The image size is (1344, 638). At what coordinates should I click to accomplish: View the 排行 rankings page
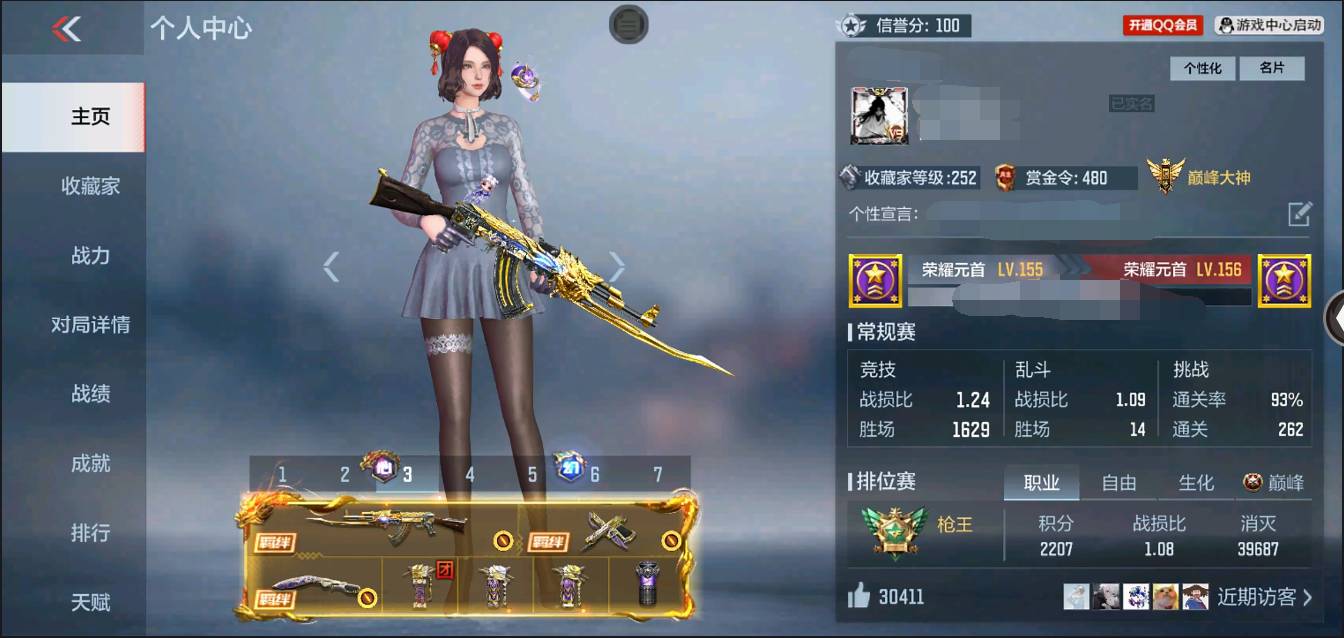coord(90,533)
